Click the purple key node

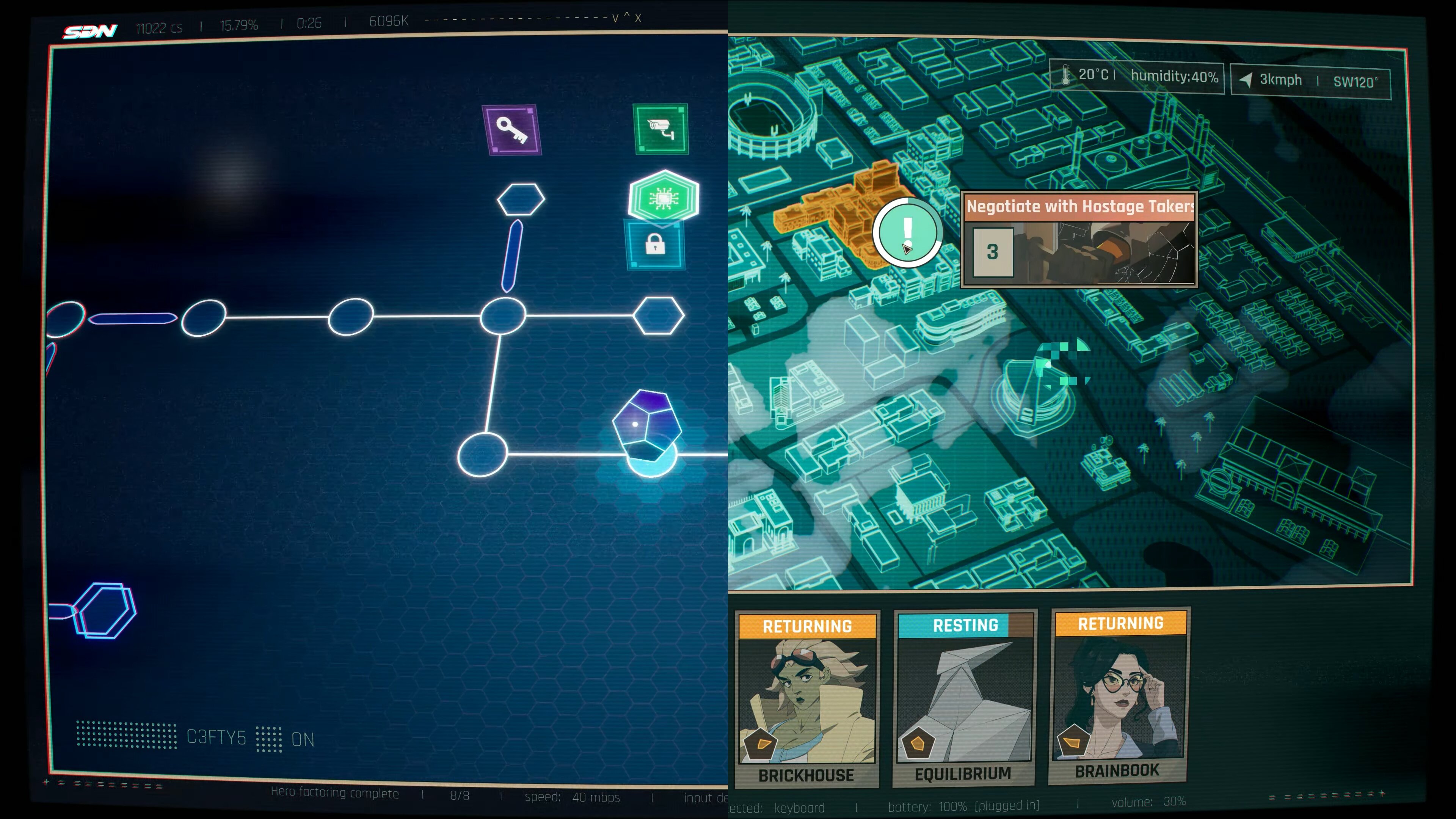(511, 129)
